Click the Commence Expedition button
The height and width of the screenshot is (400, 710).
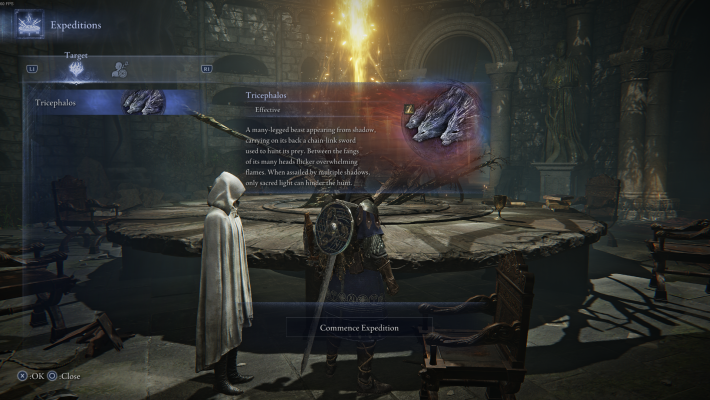pyautogui.click(x=359, y=327)
